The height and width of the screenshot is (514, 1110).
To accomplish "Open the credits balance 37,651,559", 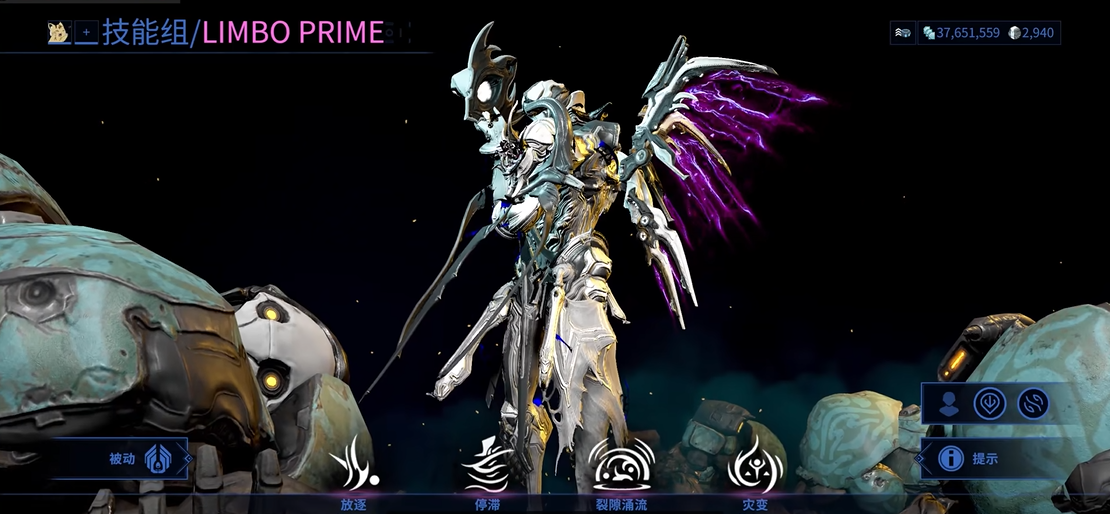I will point(961,33).
